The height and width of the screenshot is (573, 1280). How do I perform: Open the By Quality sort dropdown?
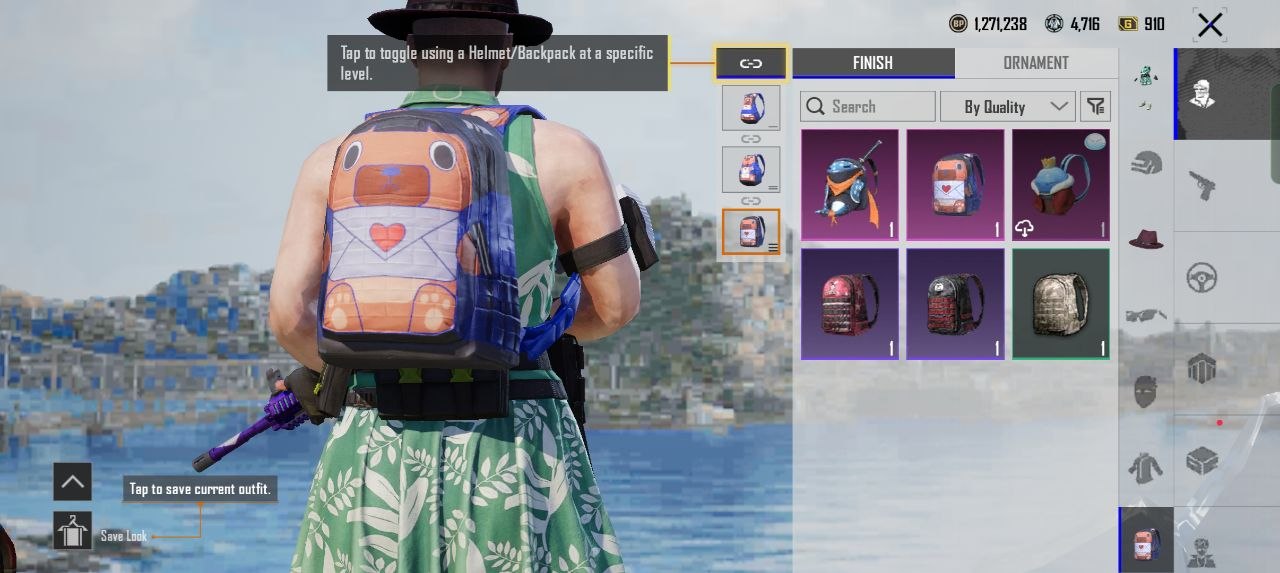coord(1007,106)
